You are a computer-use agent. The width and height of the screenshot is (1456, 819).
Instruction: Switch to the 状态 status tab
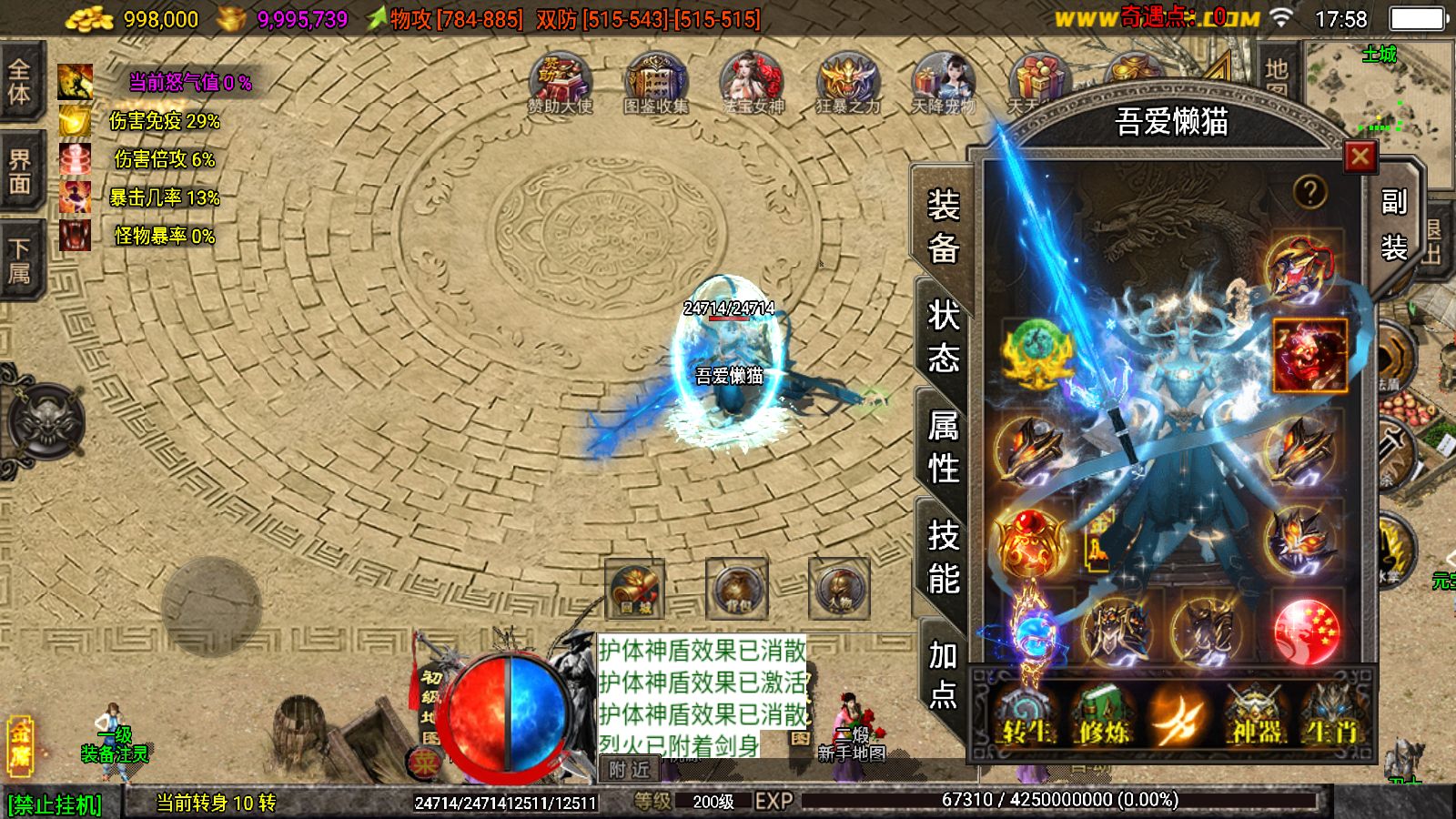pos(943,337)
